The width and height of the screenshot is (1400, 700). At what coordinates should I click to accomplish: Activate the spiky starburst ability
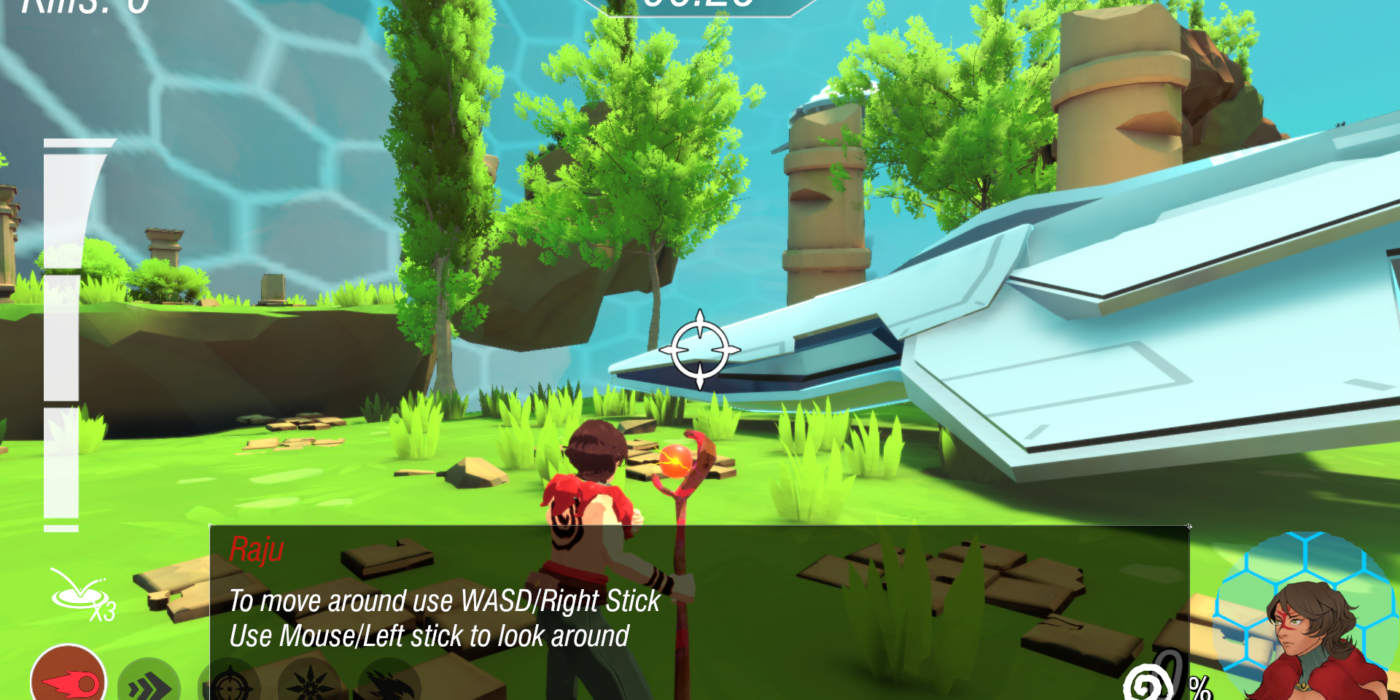pos(308,685)
